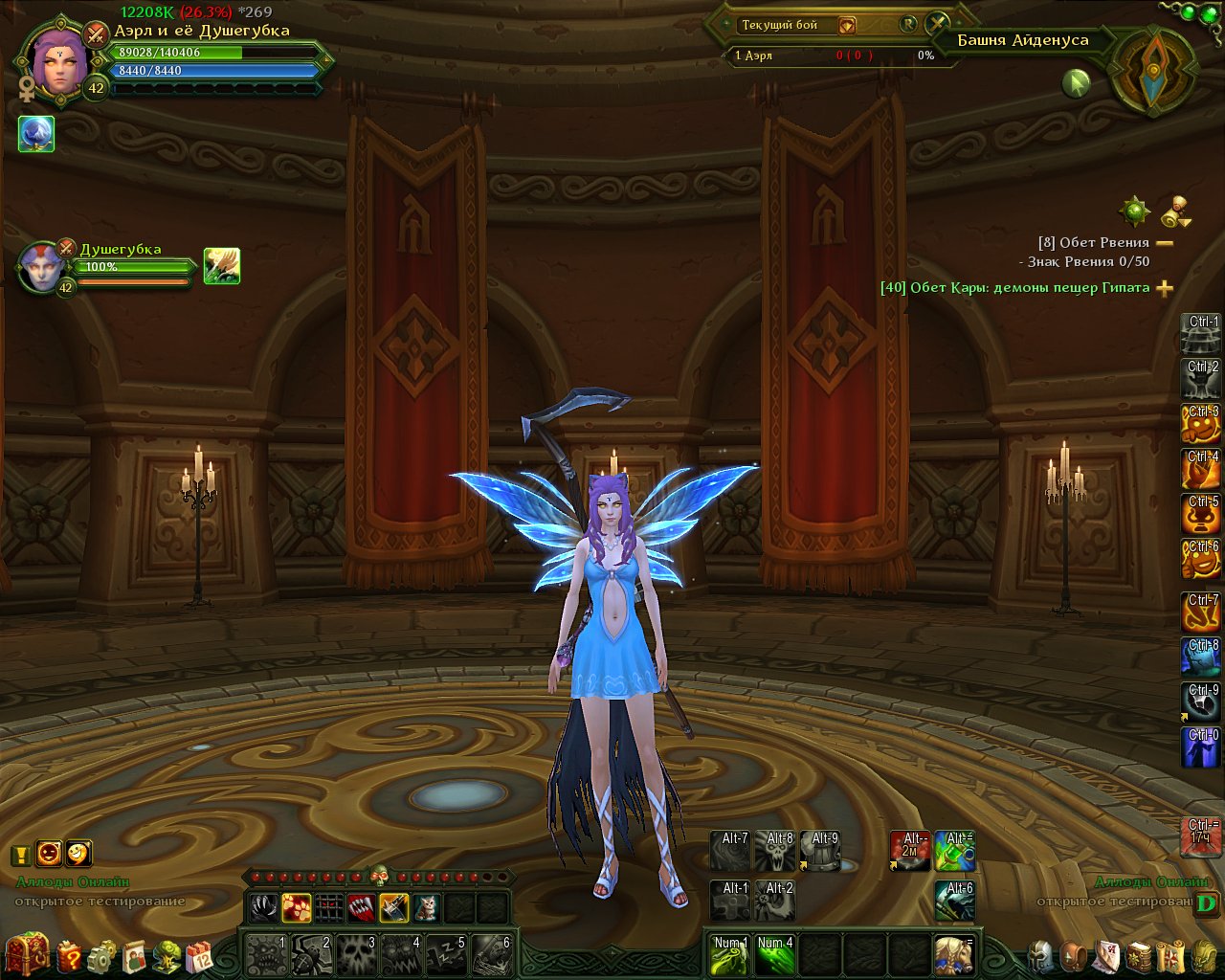Close the Текущий бой combat meter
Viewport: 1225px width, 980px height.
(x=937, y=25)
